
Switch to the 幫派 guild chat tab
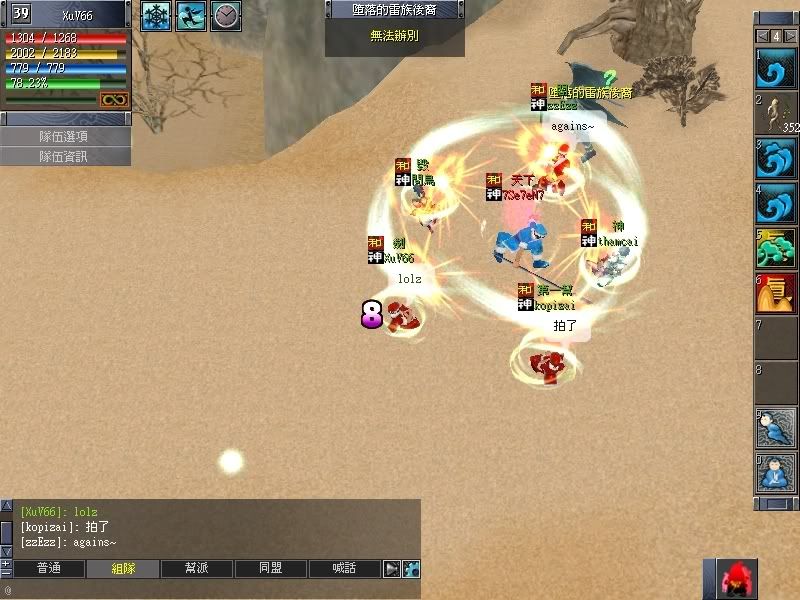click(197, 568)
